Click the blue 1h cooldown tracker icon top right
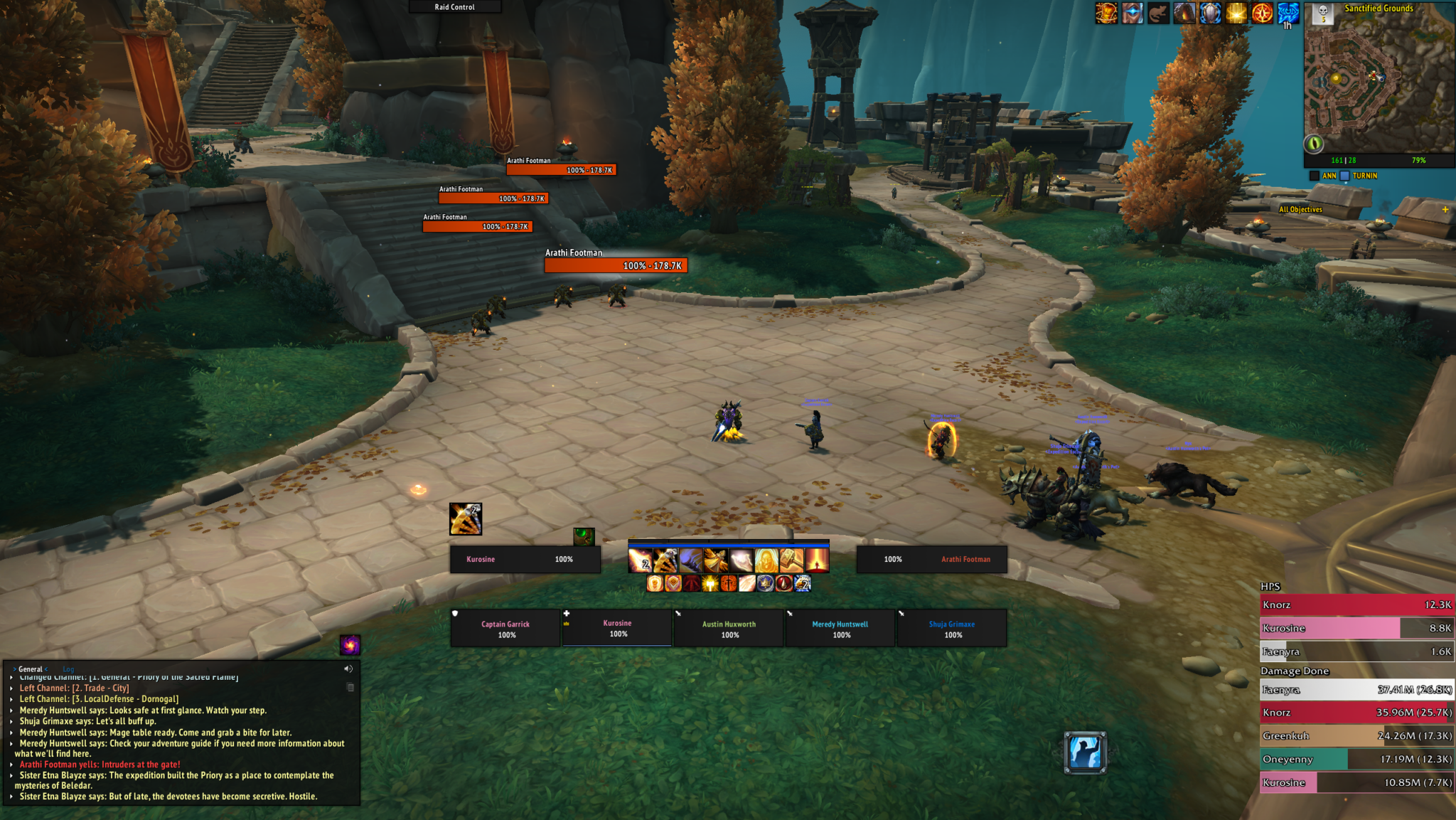The image size is (1456, 820). pyautogui.click(x=1288, y=14)
